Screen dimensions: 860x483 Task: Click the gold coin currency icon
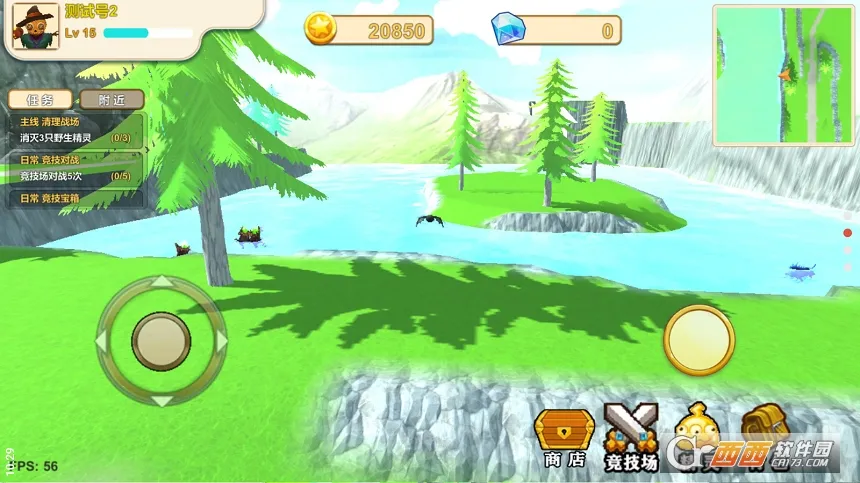point(320,29)
